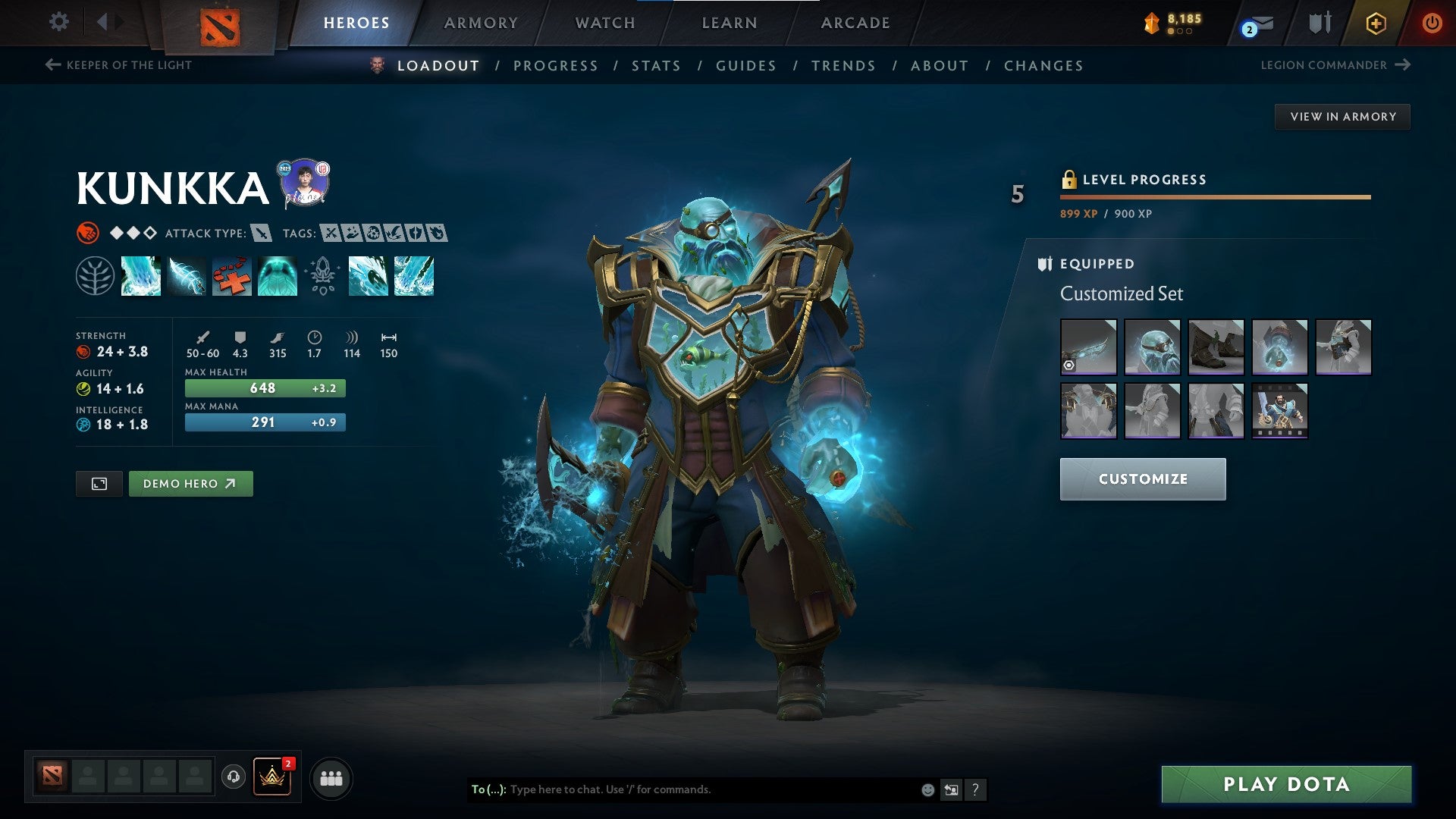Toggle the voice chat headset icon
1456x819 pixels.
coord(234,777)
